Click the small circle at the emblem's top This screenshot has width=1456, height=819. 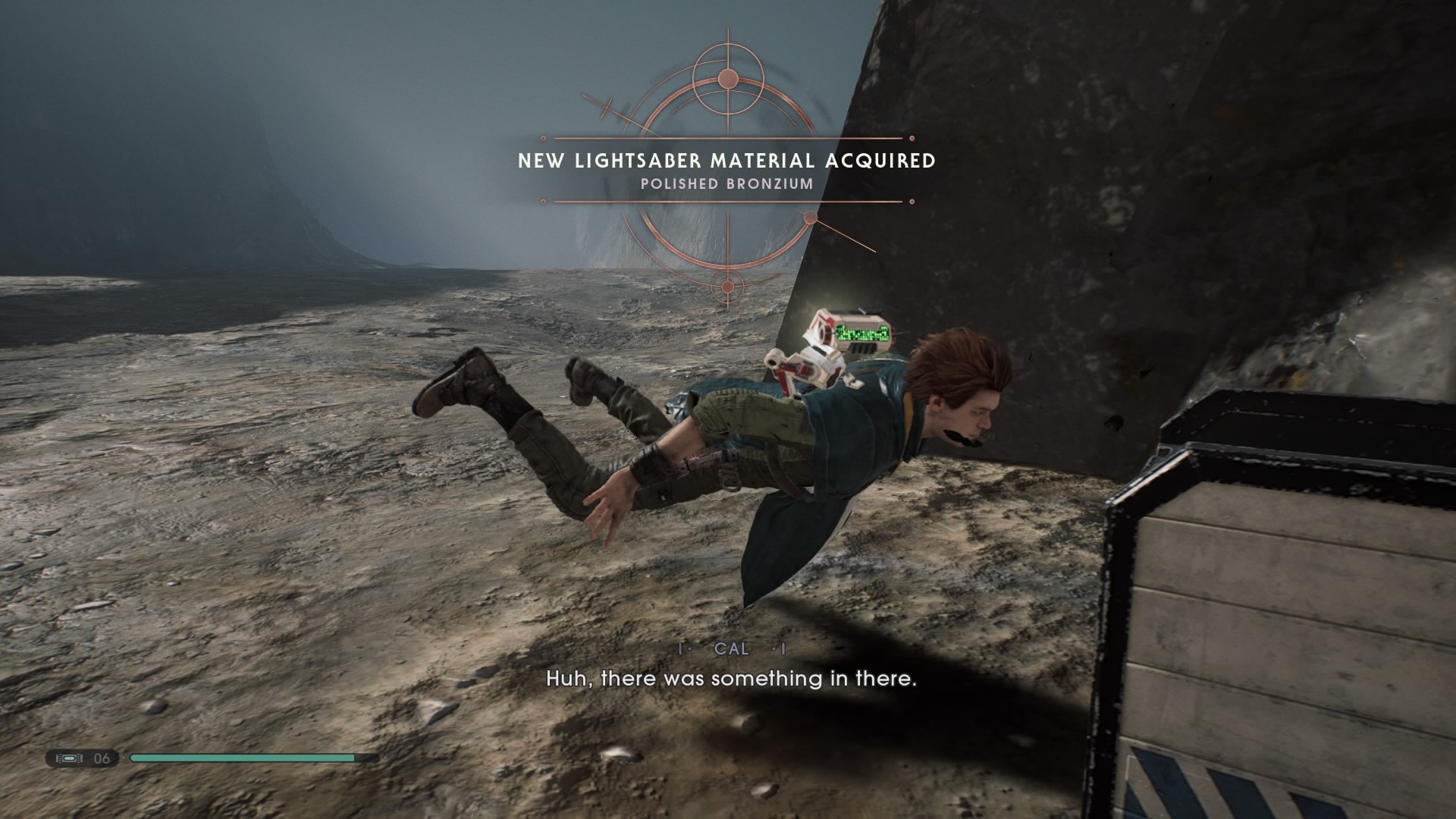[x=728, y=77]
